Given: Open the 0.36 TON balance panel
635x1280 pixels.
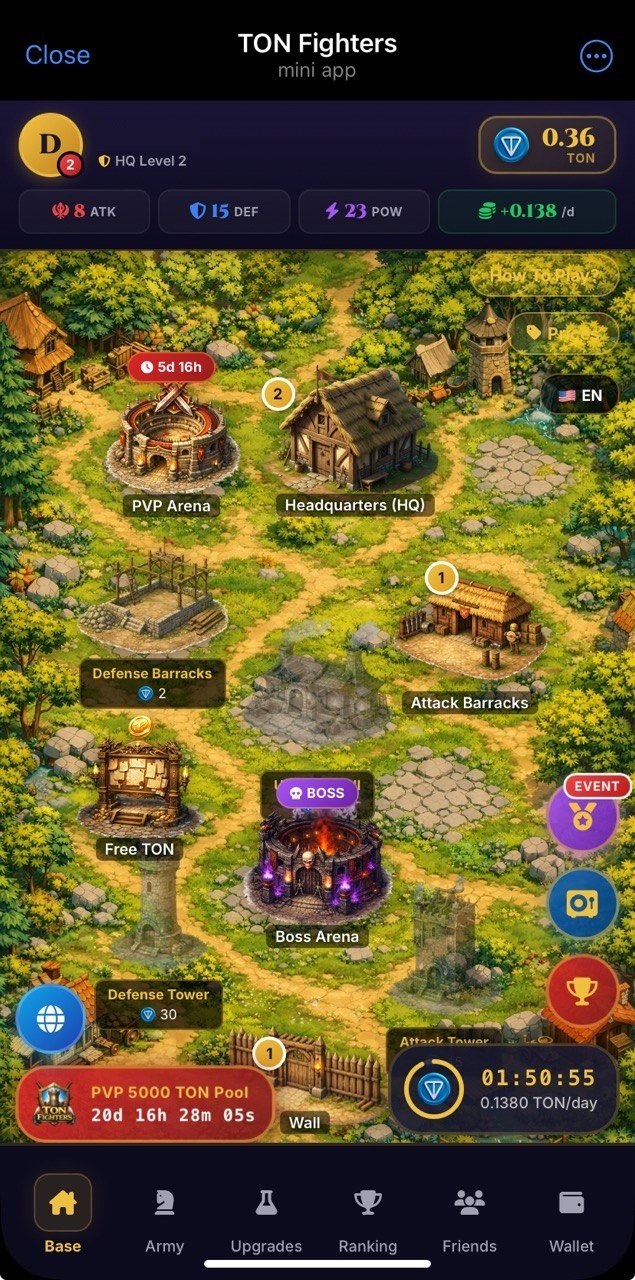Looking at the screenshot, I should (548, 146).
